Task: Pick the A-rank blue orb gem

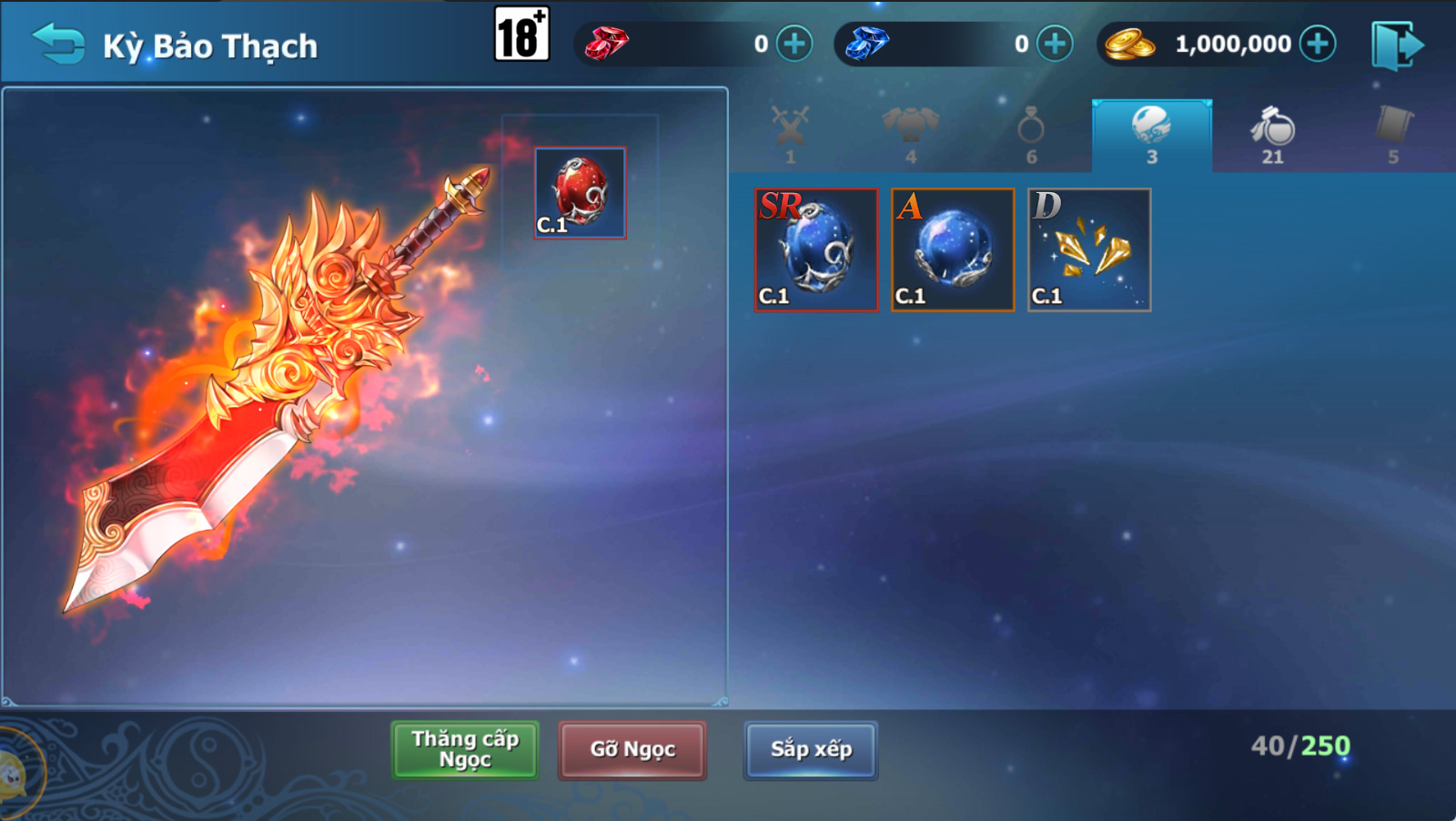Action: 953,250
